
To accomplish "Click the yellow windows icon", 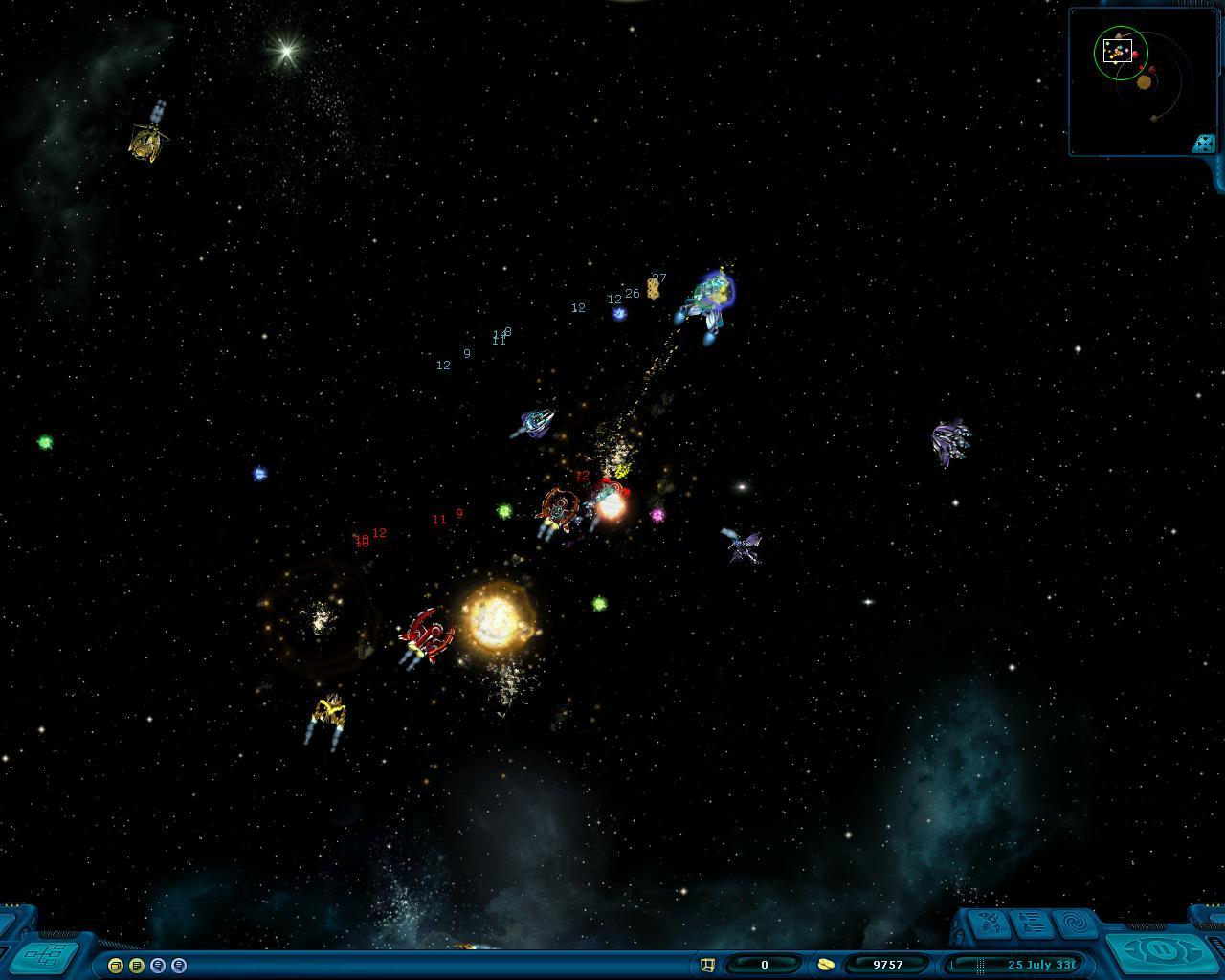I will pyautogui.click(x=116, y=966).
